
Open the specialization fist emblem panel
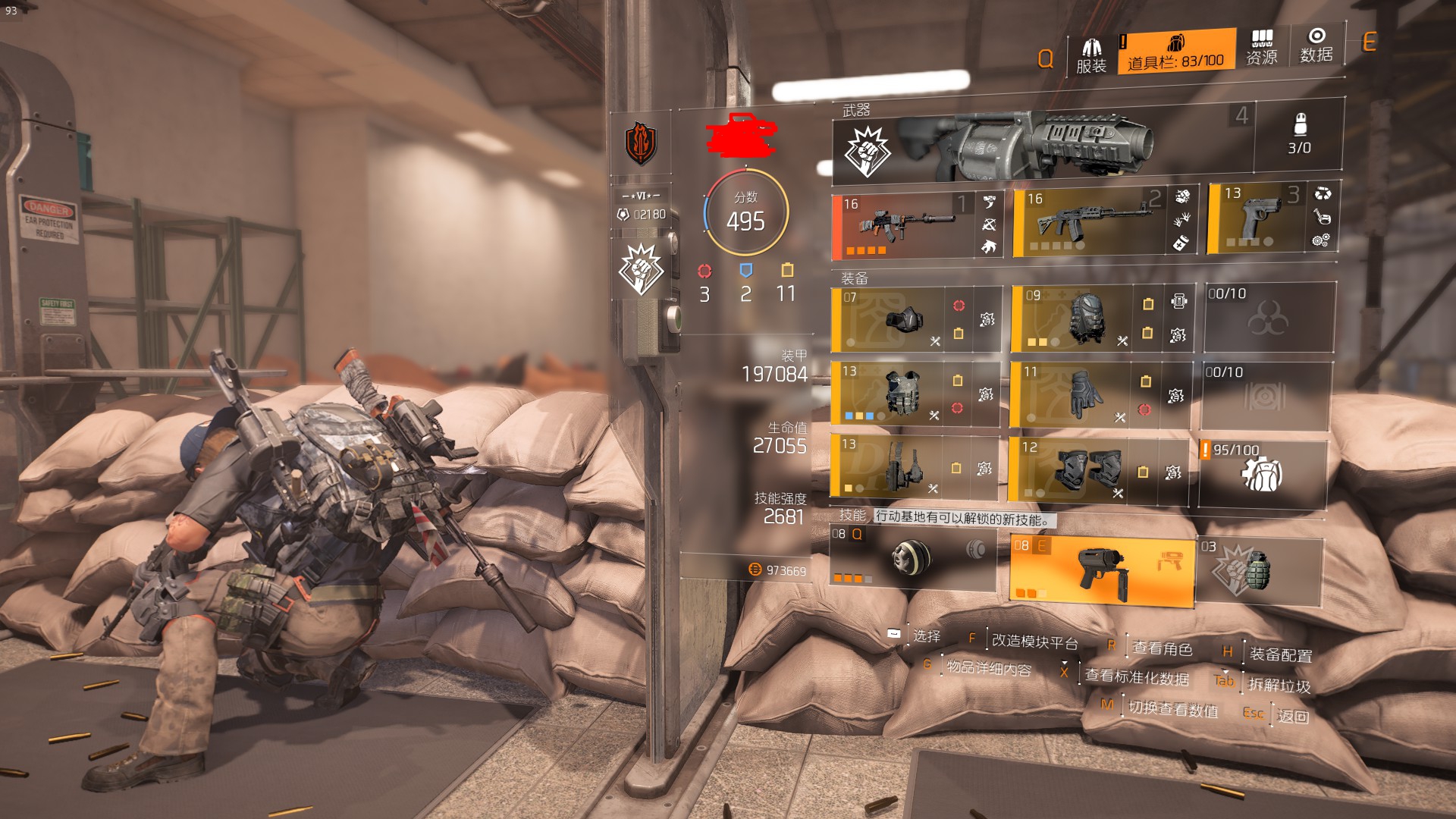tap(641, 269)
